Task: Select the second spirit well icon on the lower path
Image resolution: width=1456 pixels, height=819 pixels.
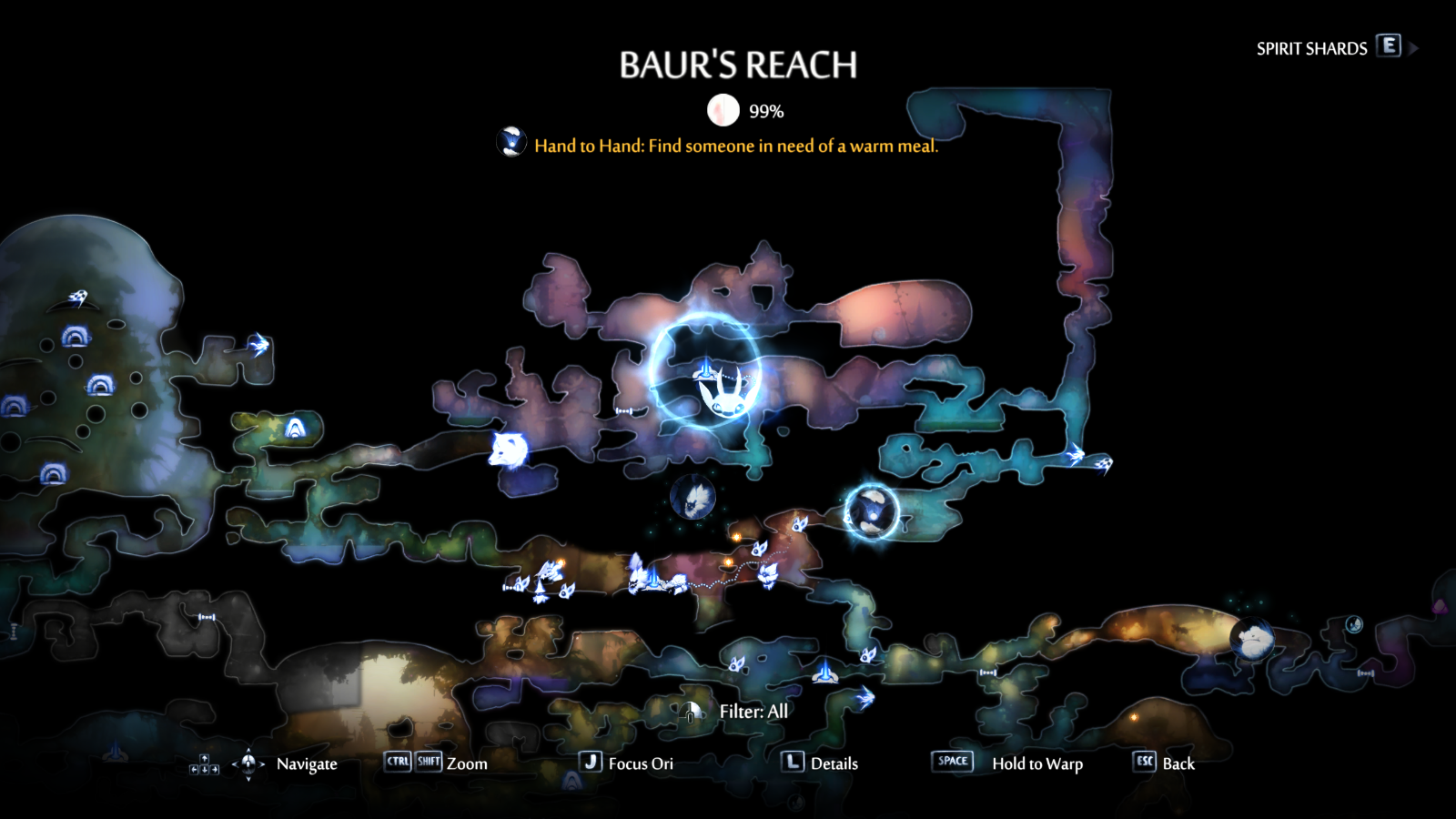Action: 653,580
